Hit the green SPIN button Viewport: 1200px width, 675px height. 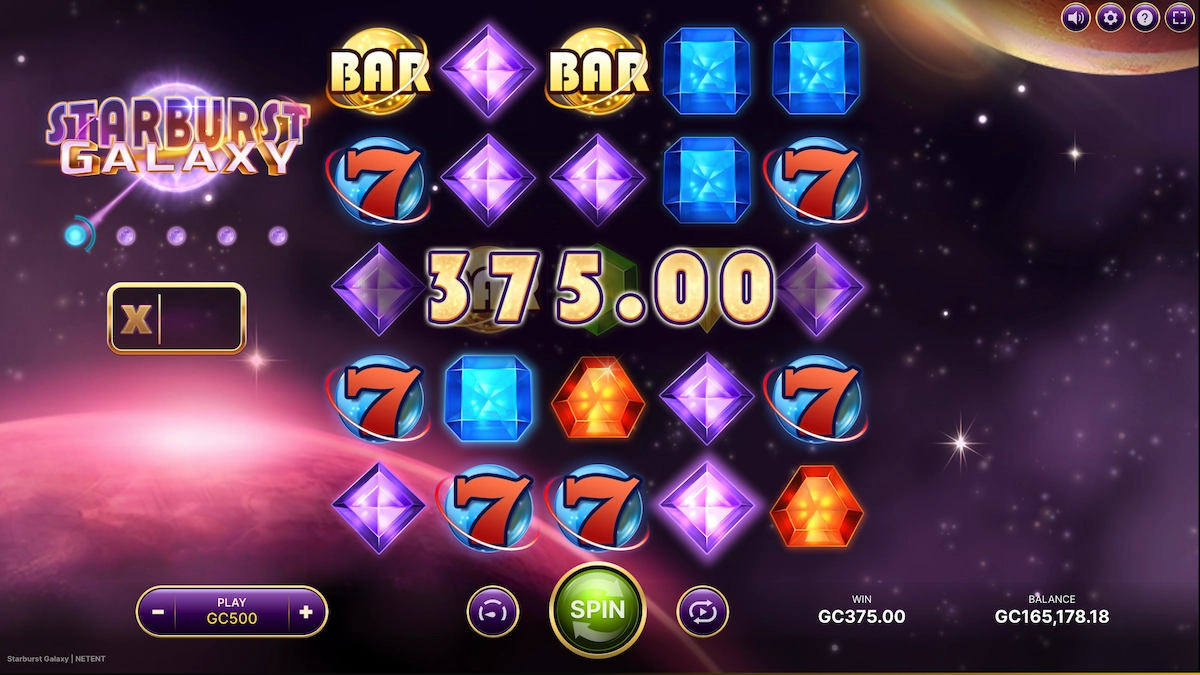[597, 610]
